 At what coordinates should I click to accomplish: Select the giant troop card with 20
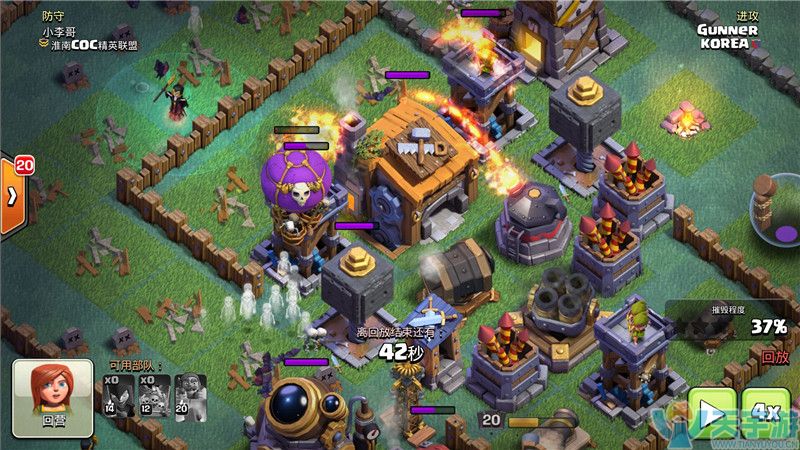189,396
